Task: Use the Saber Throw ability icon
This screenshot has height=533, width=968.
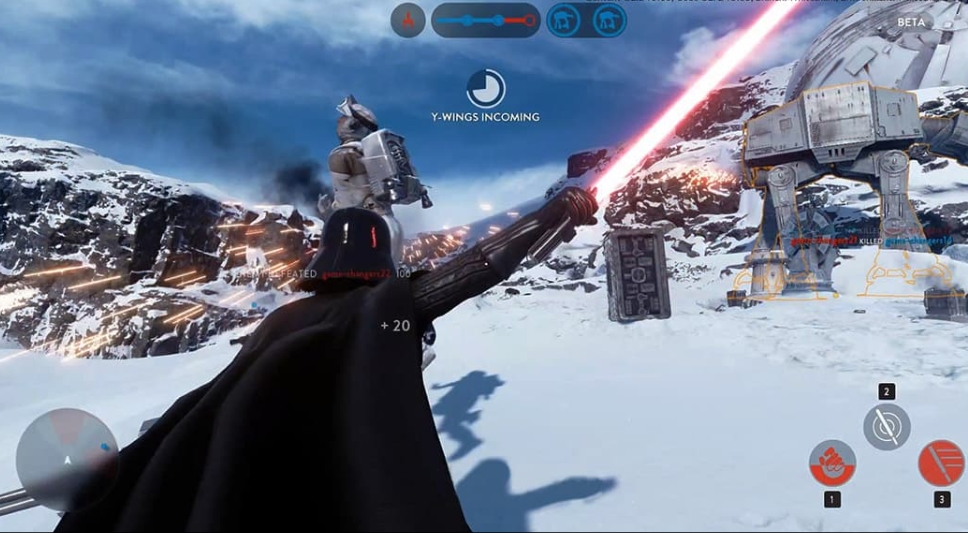Action: [886, 426]
